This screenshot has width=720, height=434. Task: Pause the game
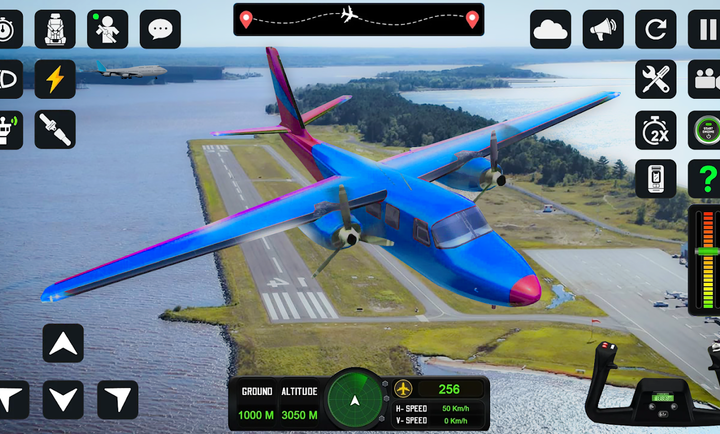[x=706, y=29]
